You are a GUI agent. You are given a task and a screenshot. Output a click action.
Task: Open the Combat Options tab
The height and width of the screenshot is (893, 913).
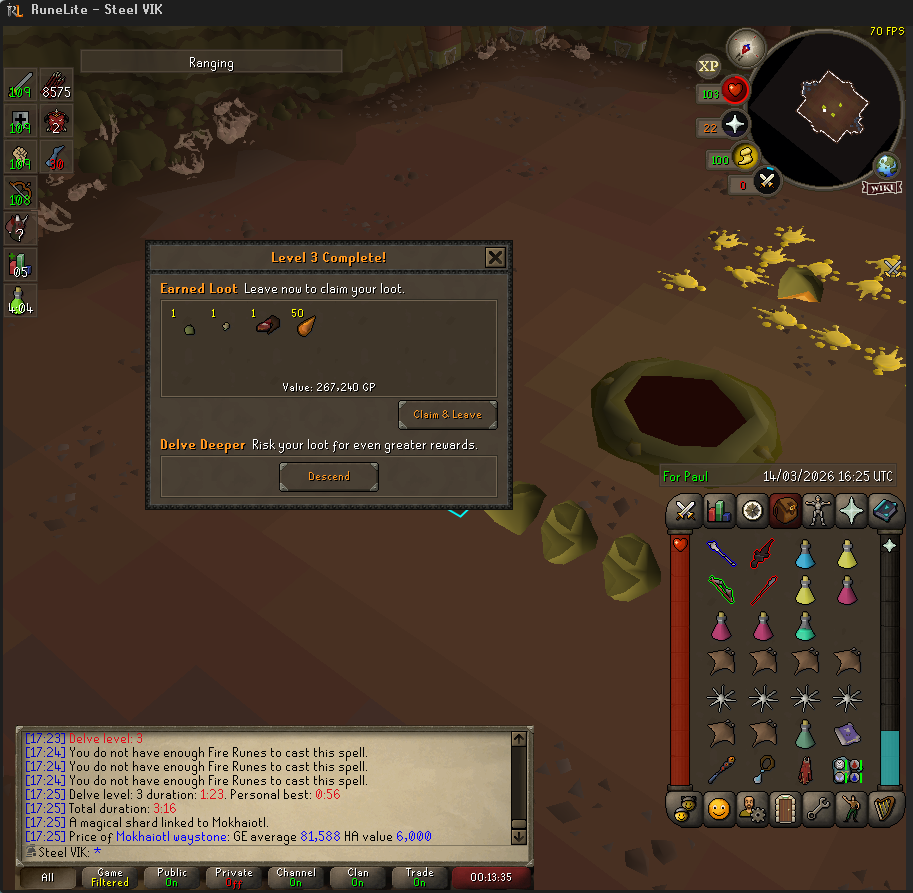pyautogui.click(x=685, y=511)
